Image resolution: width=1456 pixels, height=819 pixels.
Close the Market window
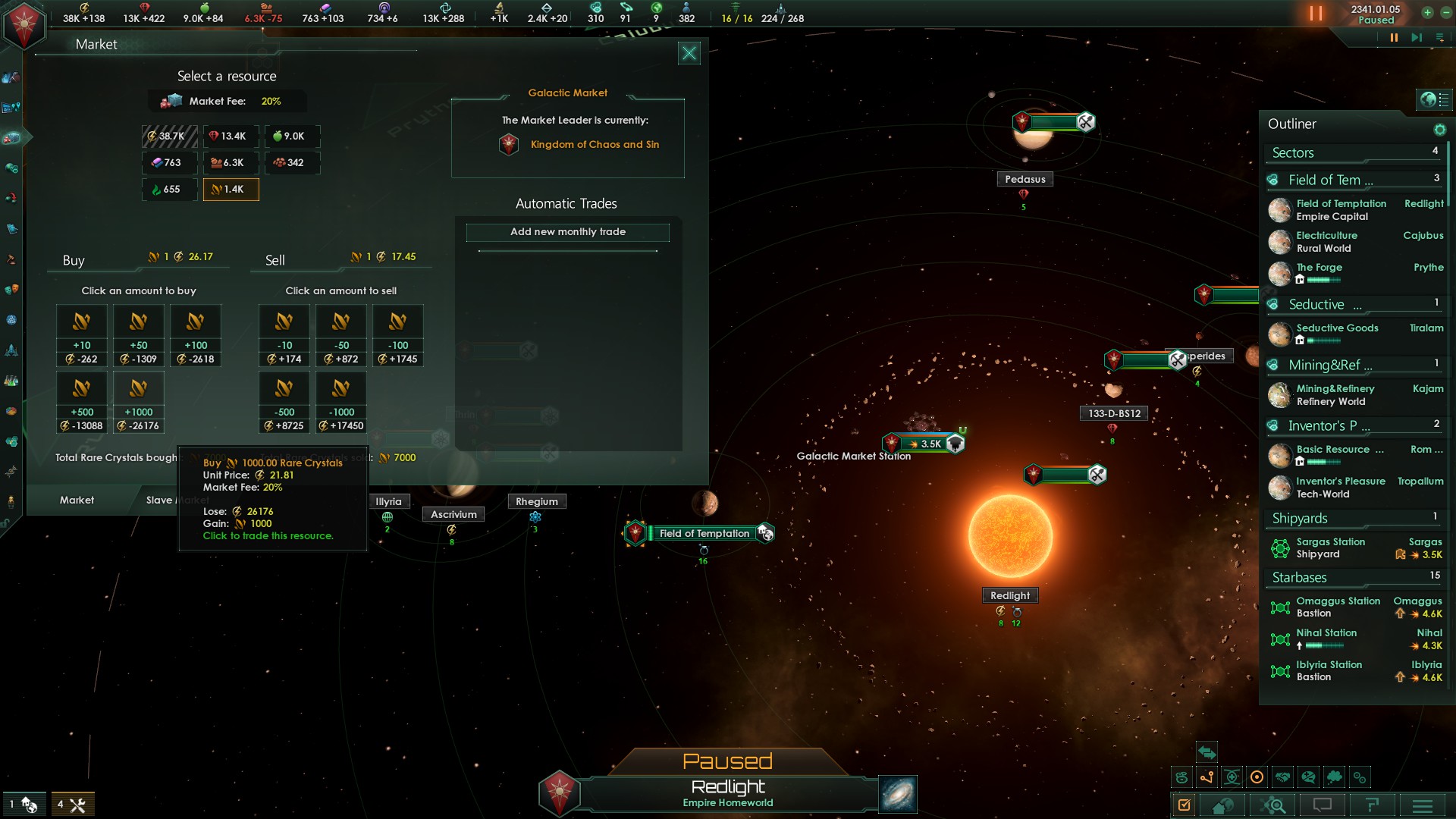(x=689, y=53)
